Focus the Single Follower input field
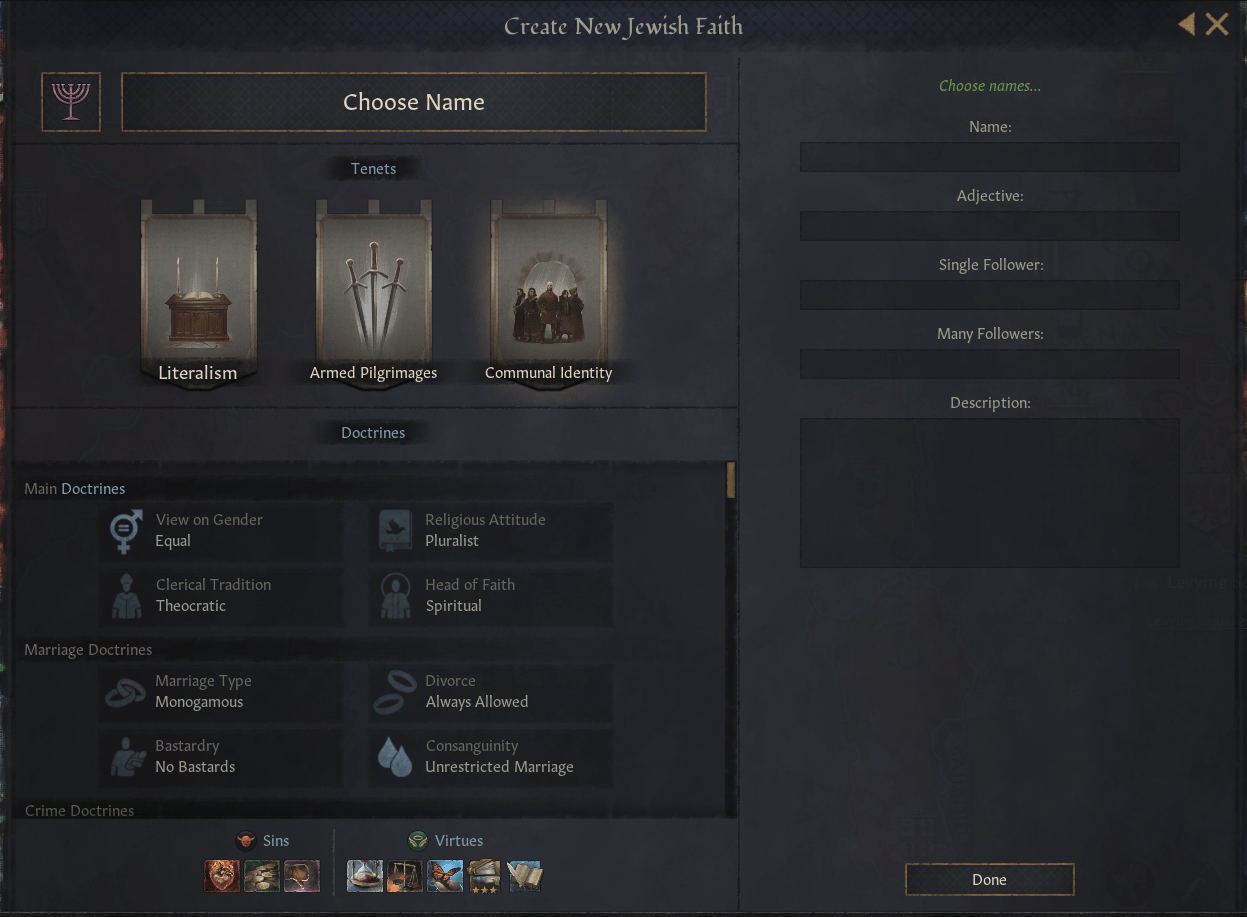This screenshot has height=917, width=1247. (x=989, y=295)
